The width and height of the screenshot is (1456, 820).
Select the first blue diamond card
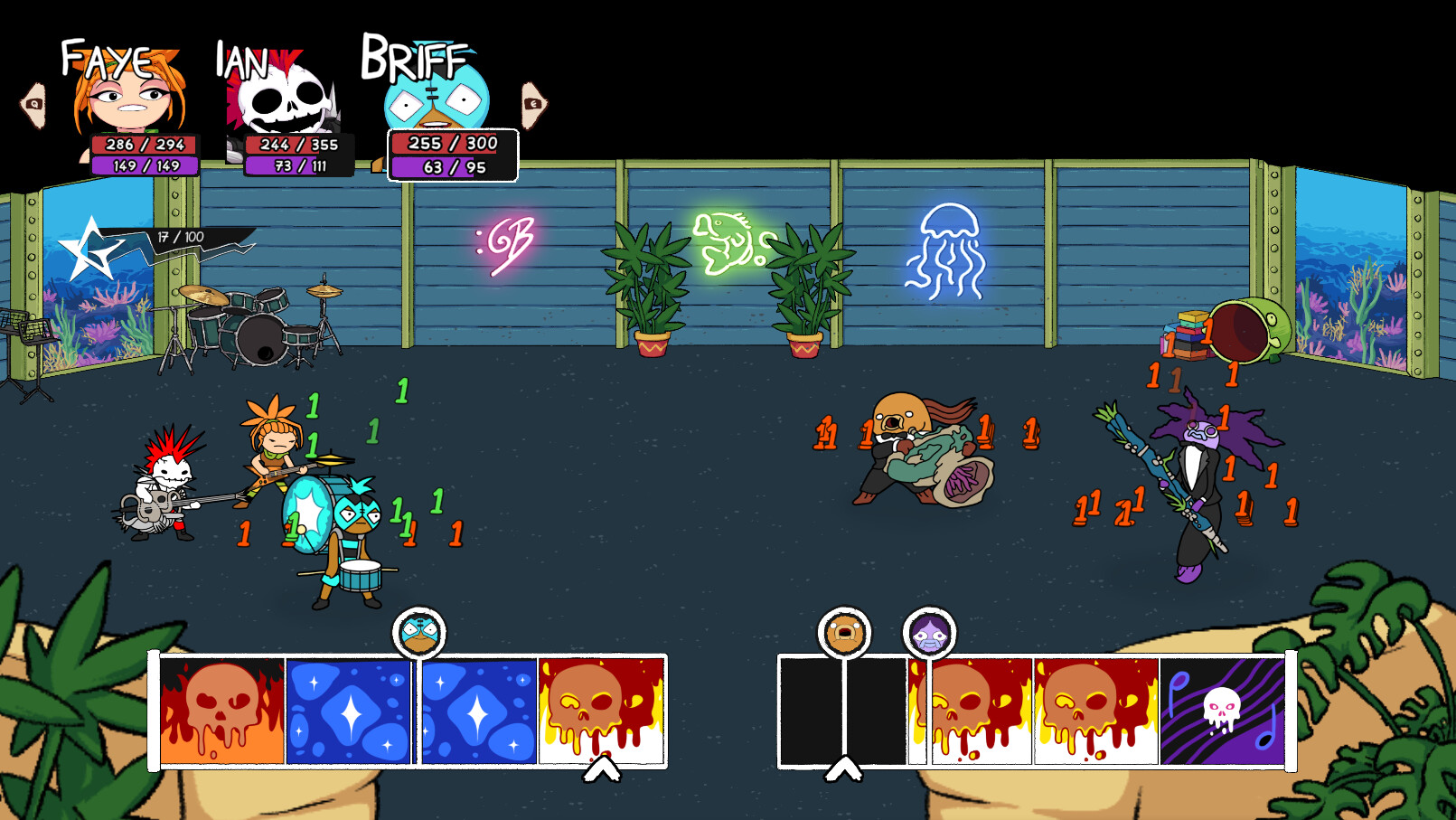tap(348, 710)
